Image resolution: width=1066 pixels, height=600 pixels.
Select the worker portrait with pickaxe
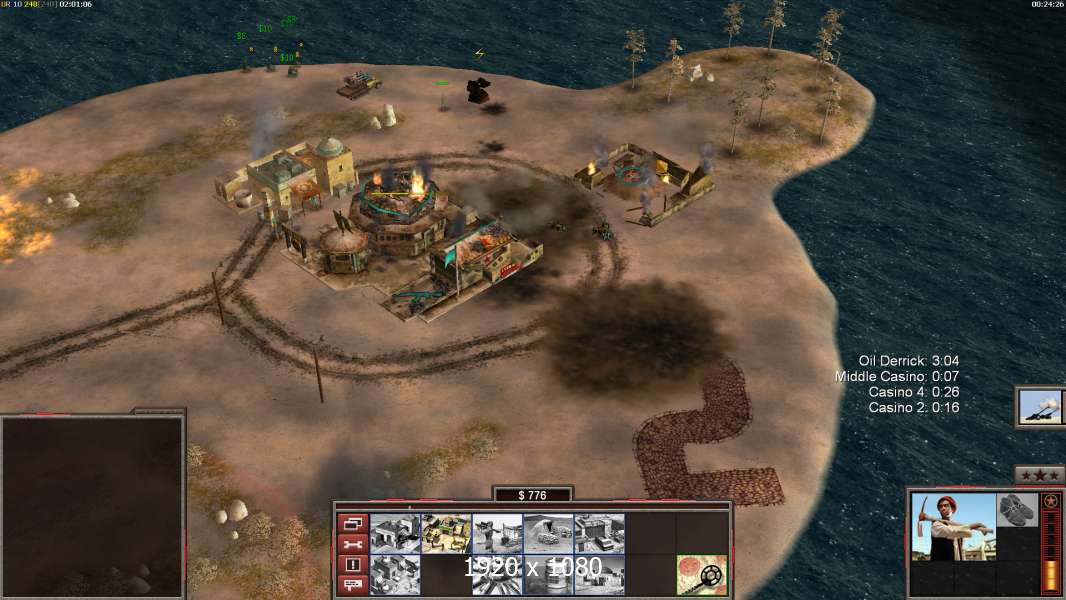[x=953, y=526]
